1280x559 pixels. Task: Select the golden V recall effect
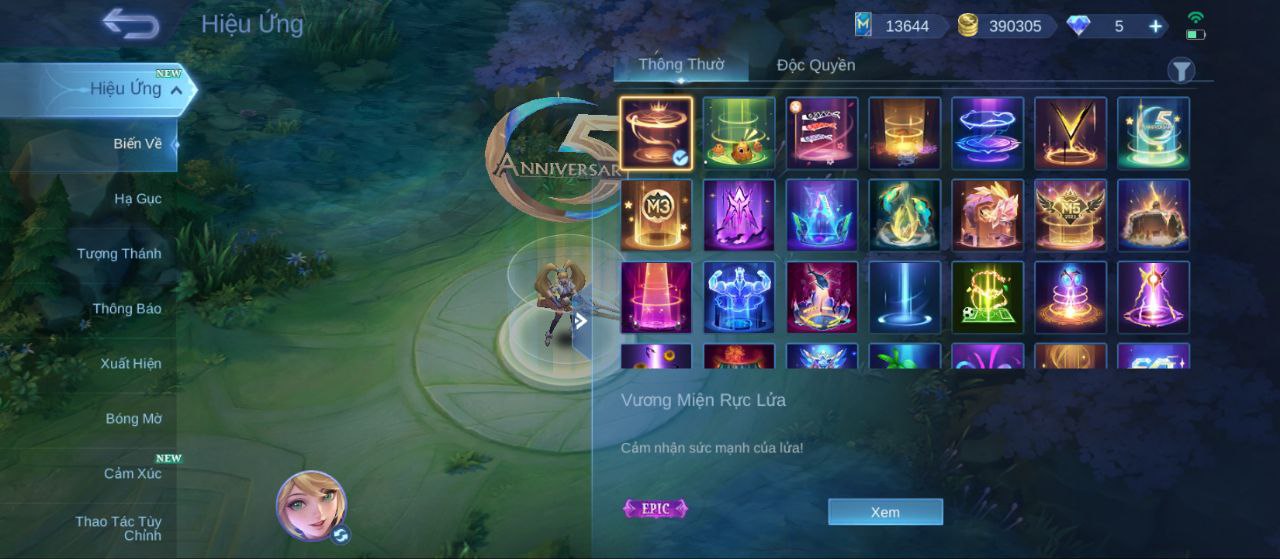(x=1070, y=133)
